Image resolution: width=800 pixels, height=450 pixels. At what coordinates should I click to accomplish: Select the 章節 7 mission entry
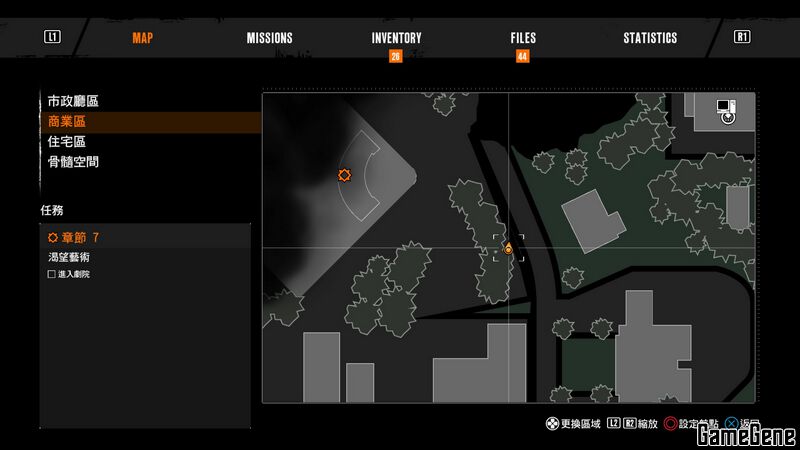pyautogui.click(x=75, y=238)
